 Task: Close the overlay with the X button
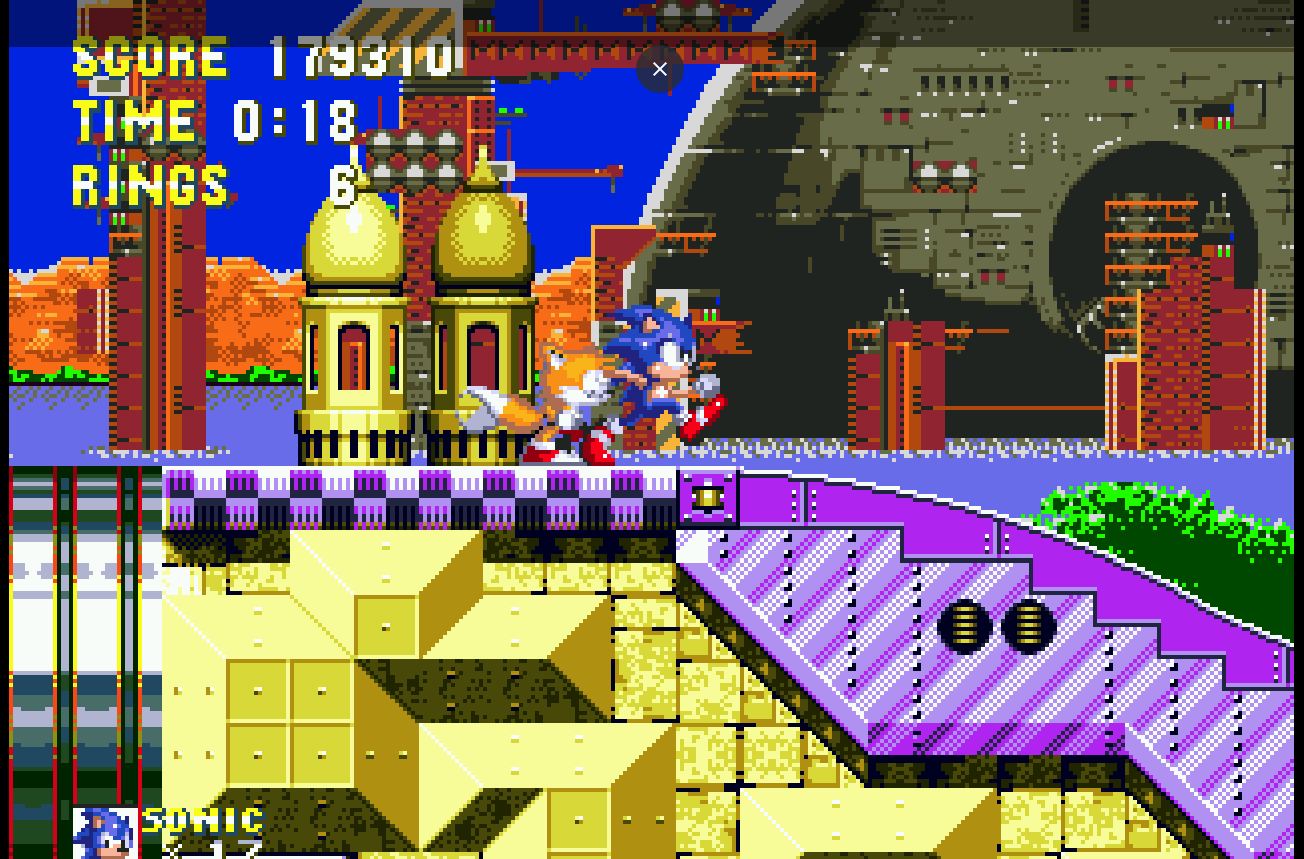659,69
